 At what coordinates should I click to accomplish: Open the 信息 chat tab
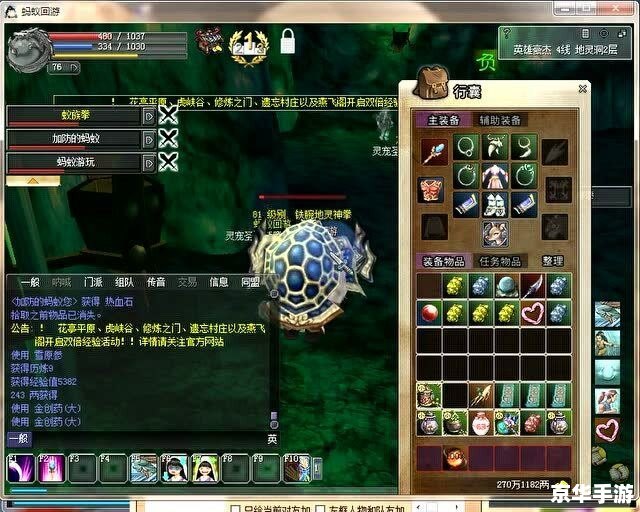coord(218,282)
